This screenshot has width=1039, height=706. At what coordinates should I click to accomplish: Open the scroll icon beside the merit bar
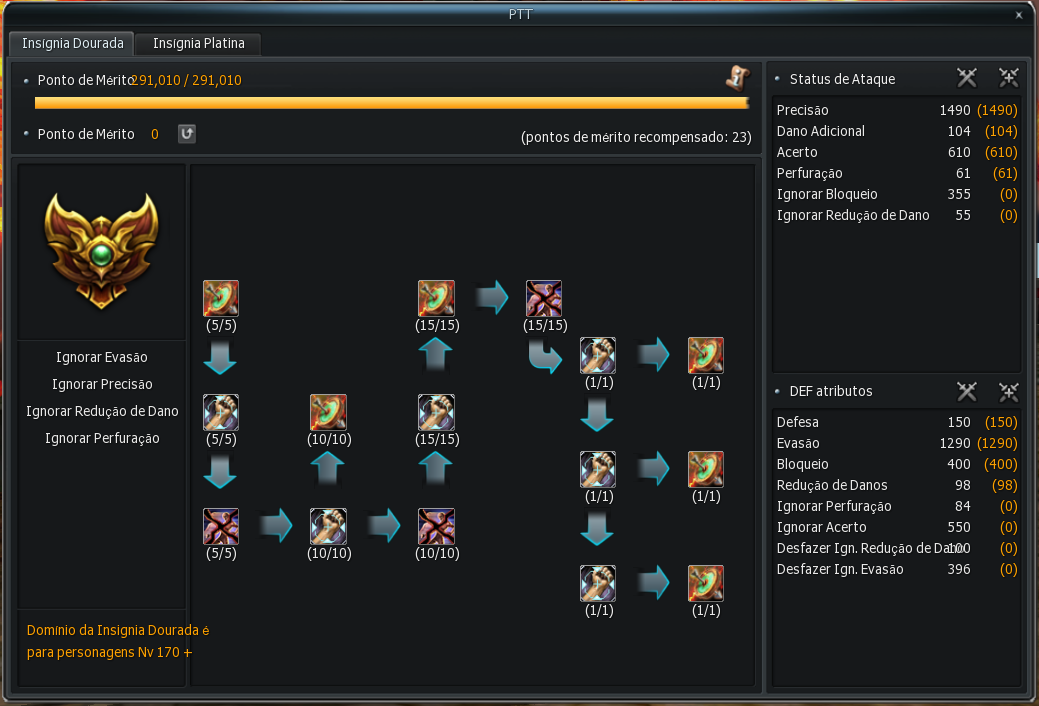pyautogui.click(x=737, y=79)
